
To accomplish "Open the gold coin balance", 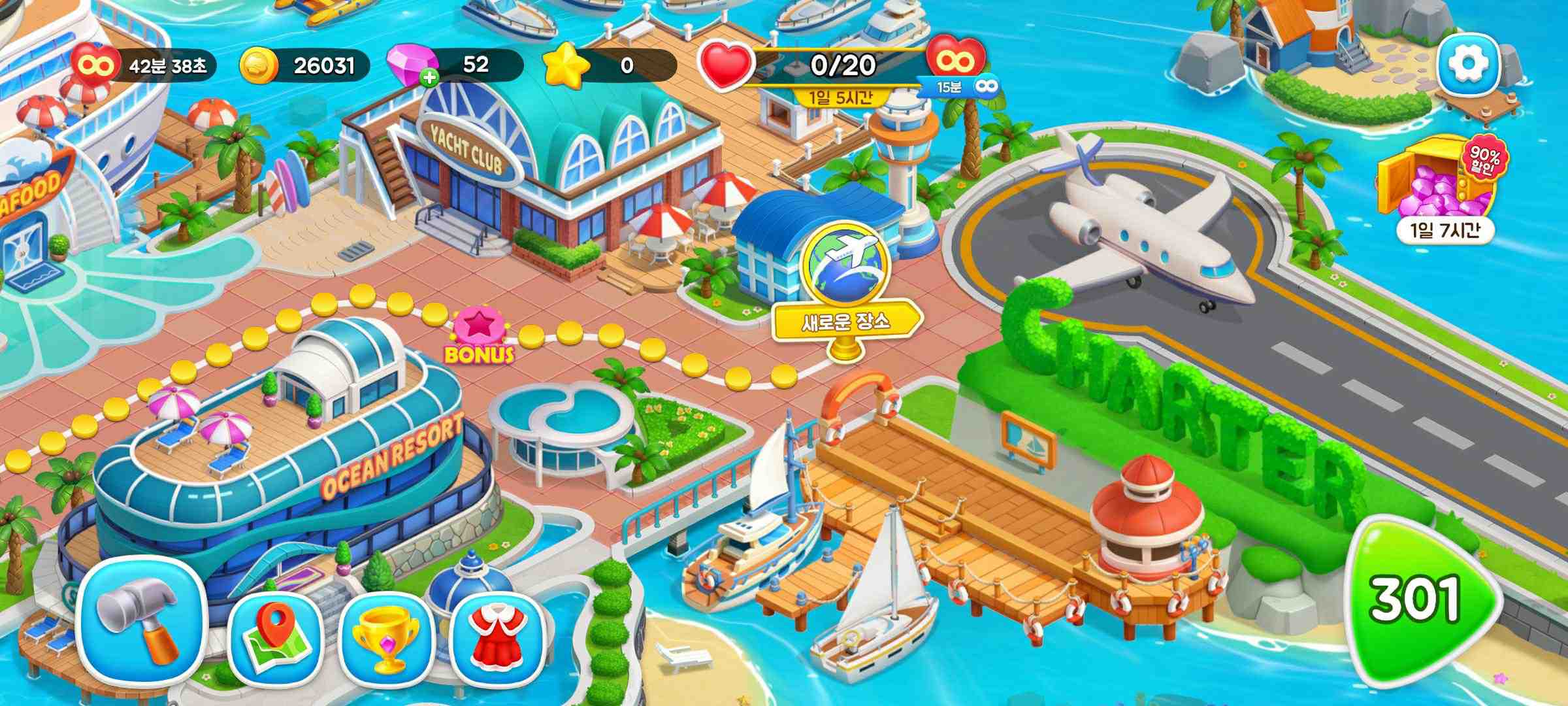I will click(304, 66).
